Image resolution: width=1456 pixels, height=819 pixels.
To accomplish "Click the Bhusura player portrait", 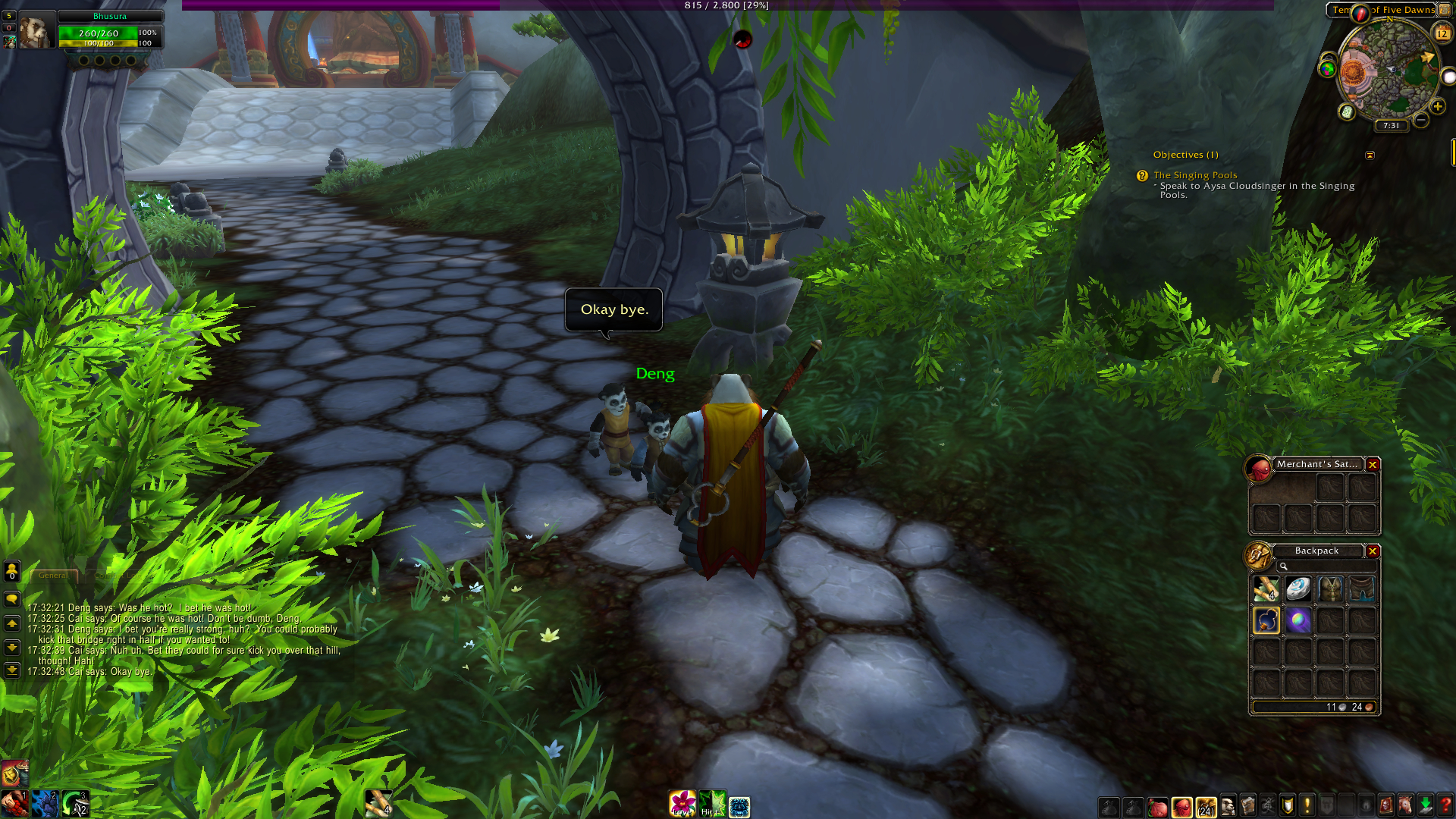I will [36, 30].
